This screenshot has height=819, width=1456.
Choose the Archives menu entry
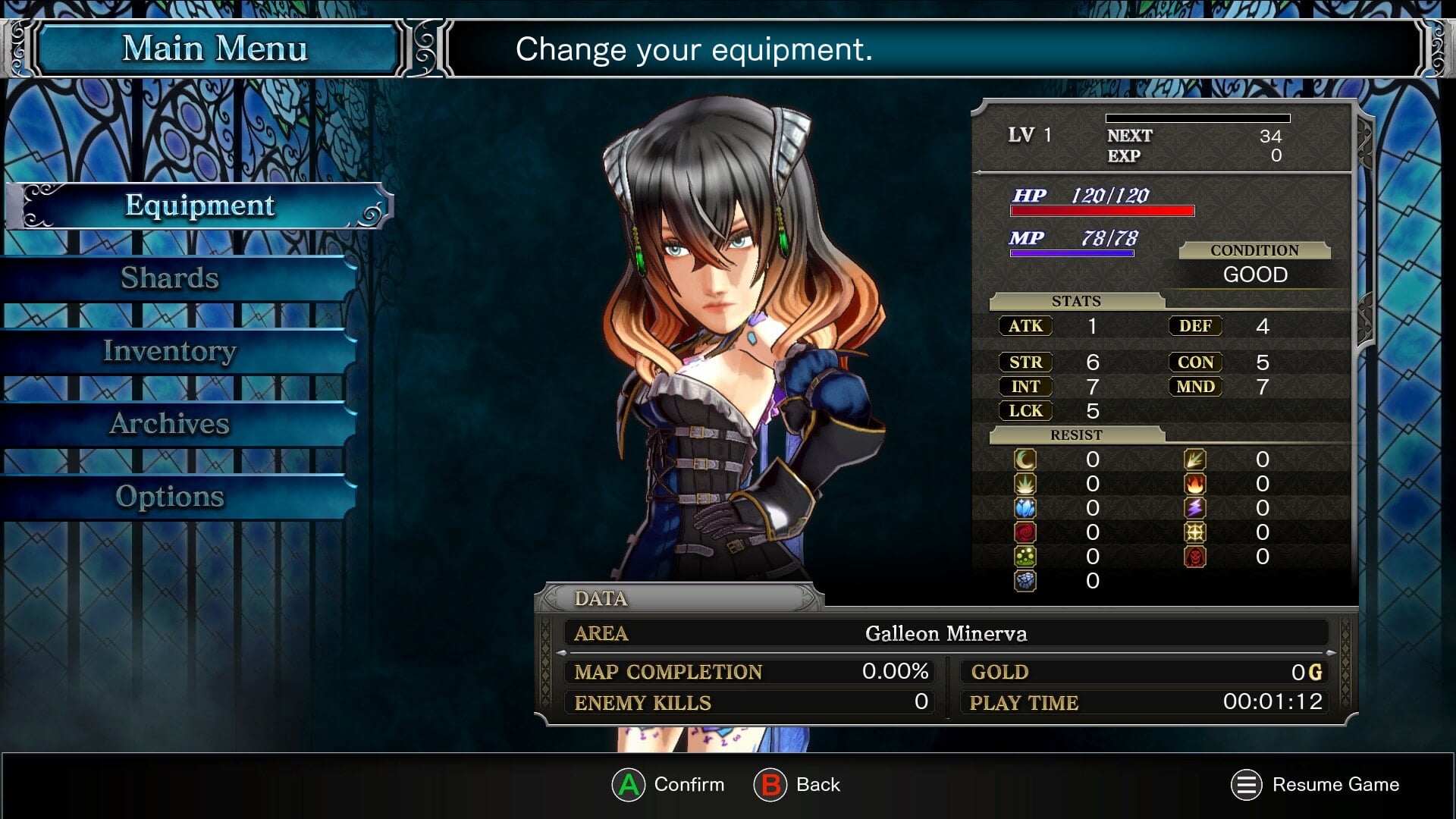coord(170,424)
